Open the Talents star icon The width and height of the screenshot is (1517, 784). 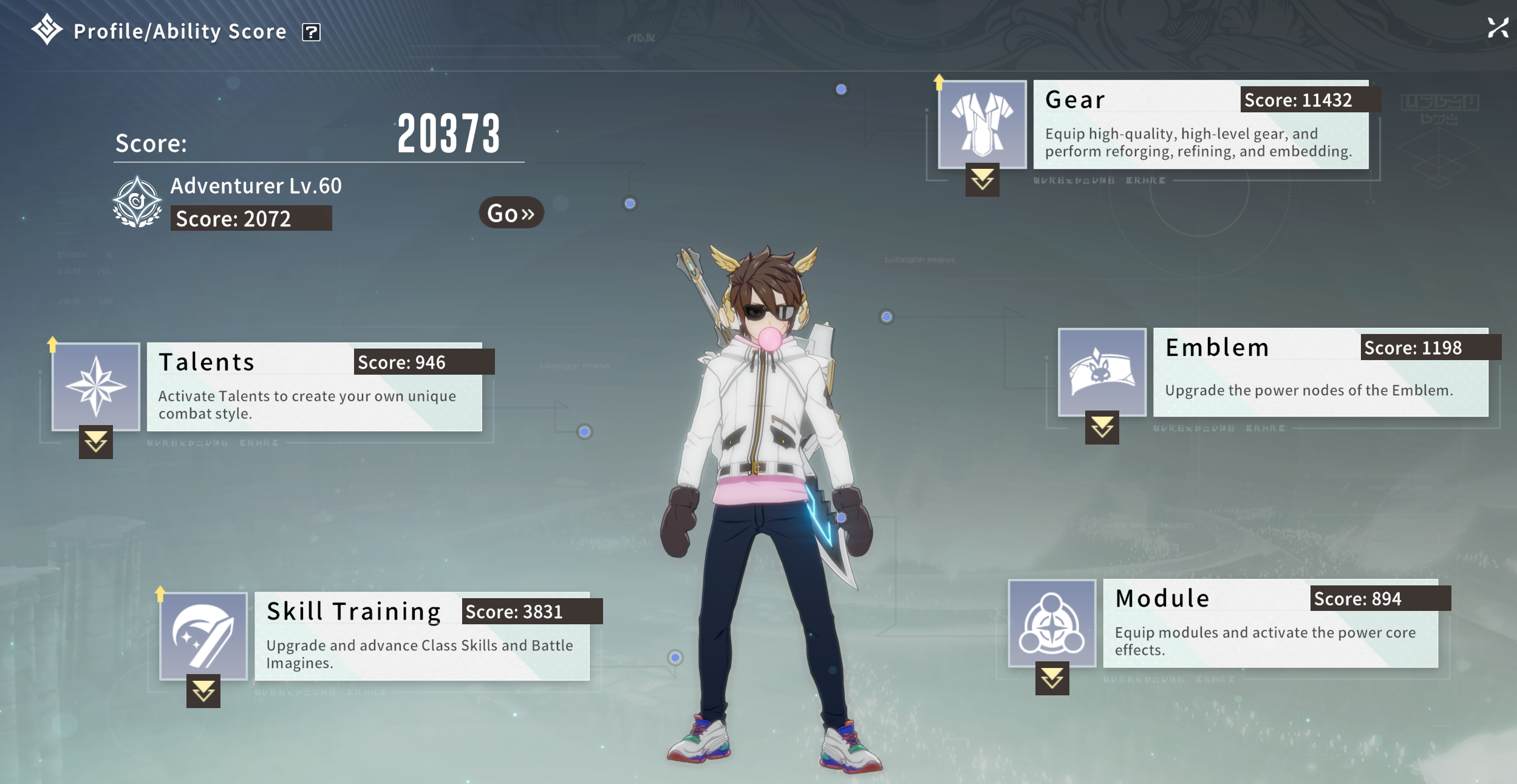point(96,387)
